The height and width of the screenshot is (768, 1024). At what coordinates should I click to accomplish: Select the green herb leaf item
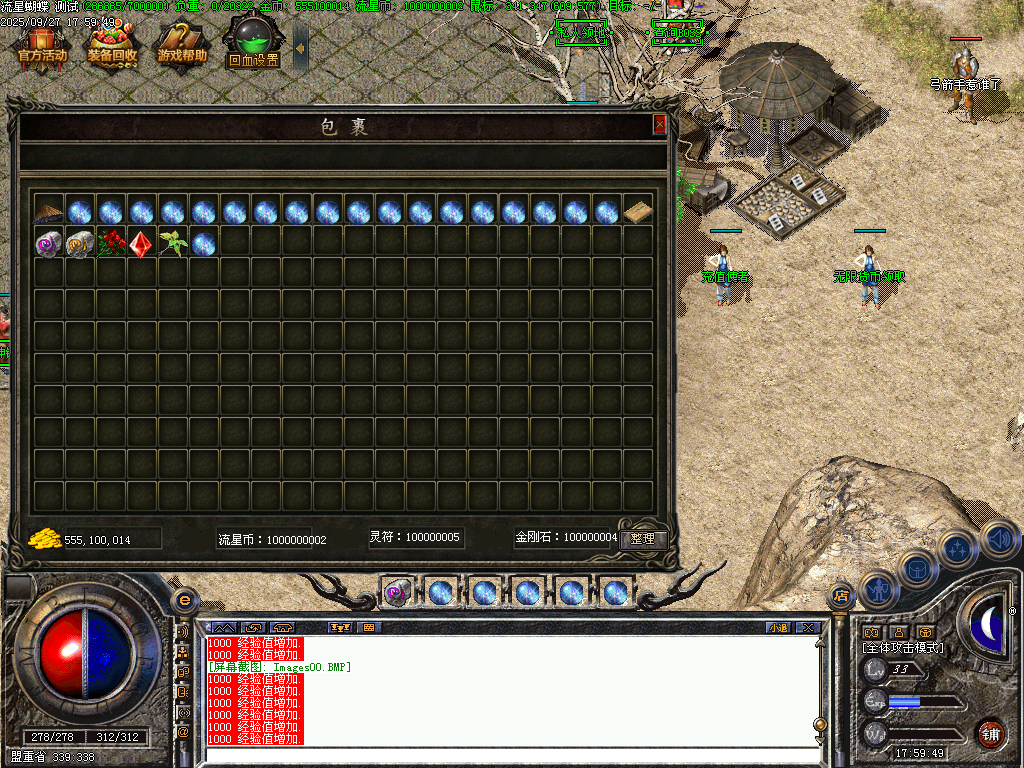[173, 244]
